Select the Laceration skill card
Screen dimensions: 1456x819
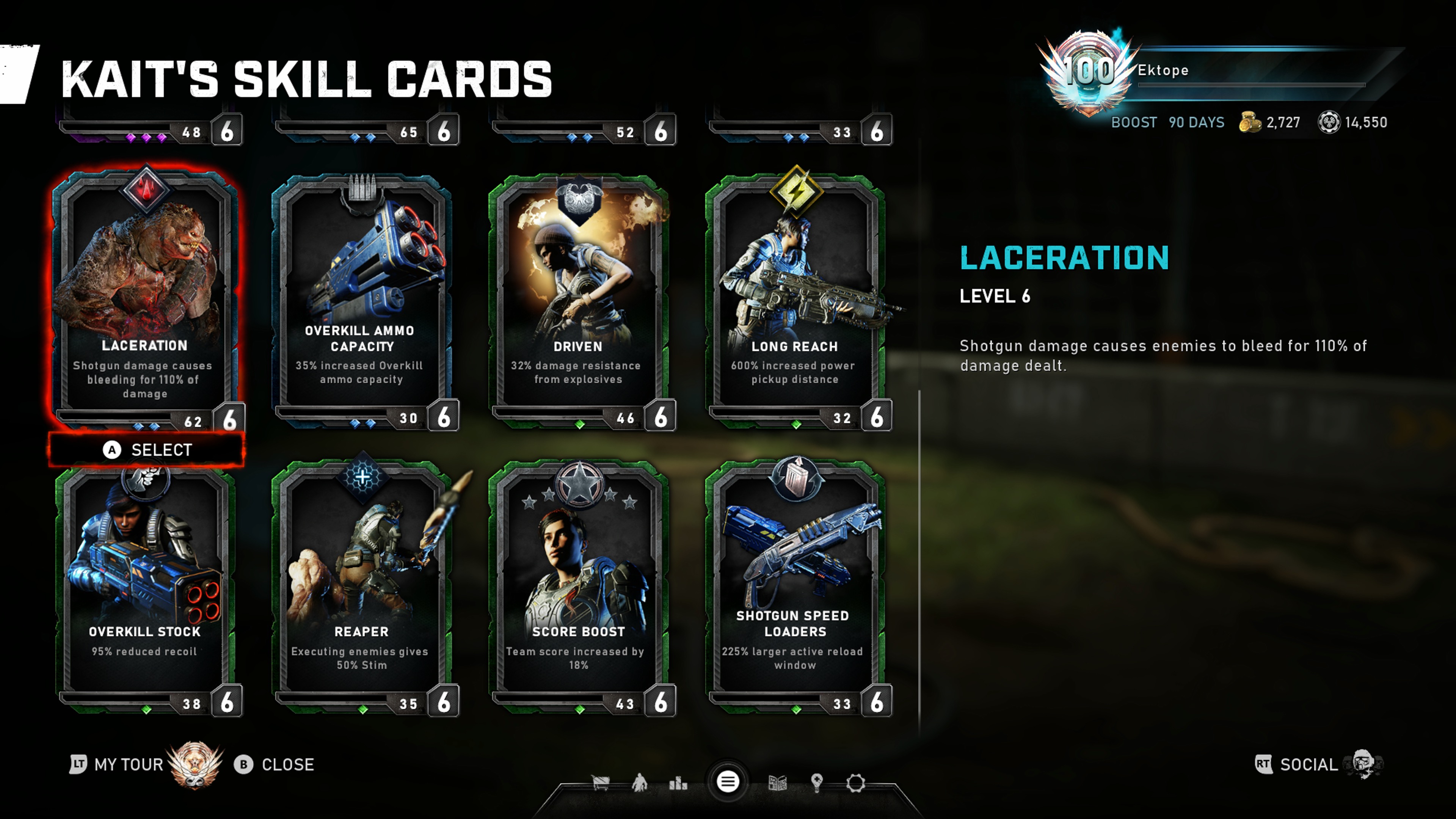coord(145,300)
